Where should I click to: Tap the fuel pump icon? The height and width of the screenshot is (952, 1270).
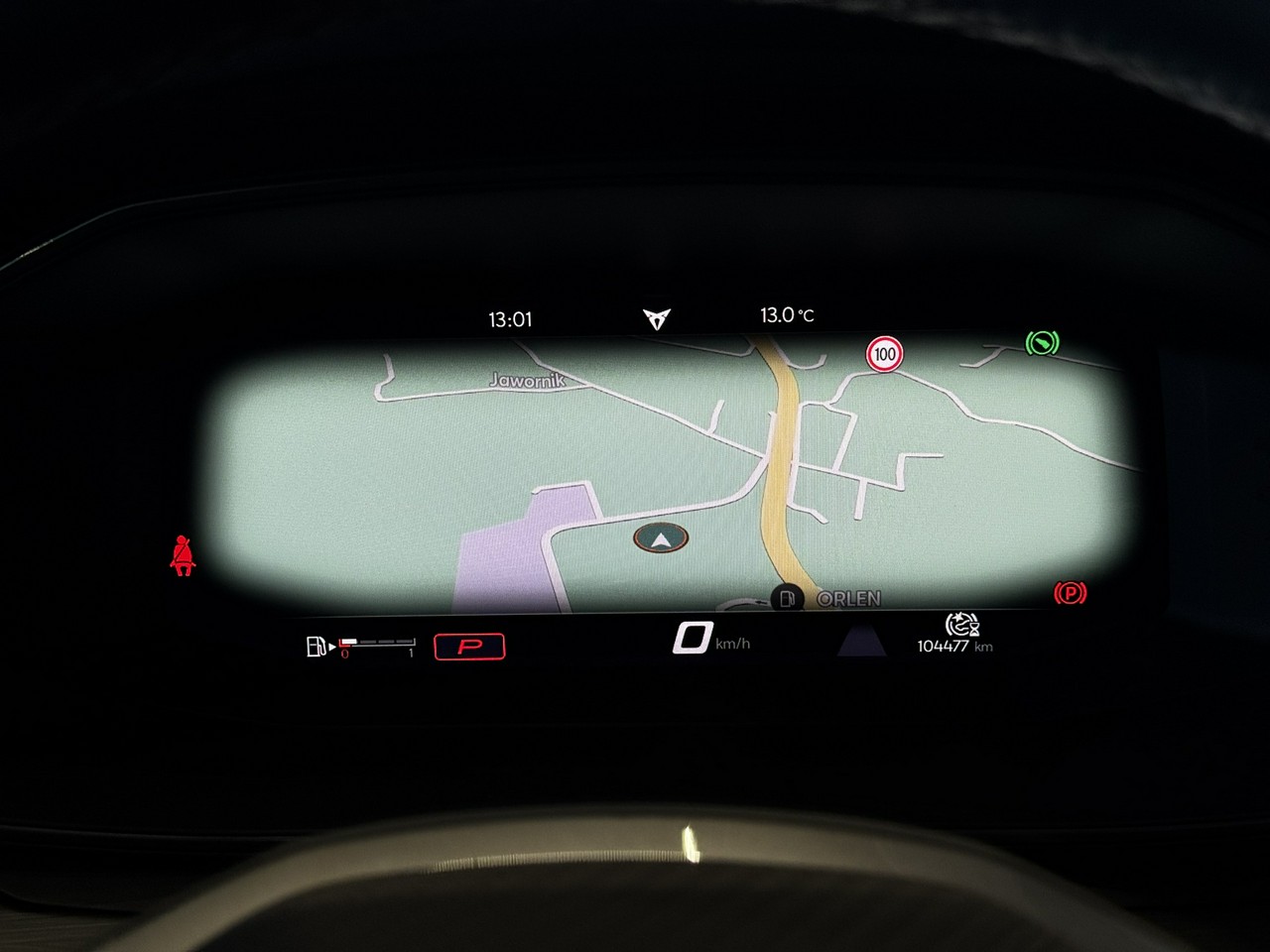click(316, 648)
